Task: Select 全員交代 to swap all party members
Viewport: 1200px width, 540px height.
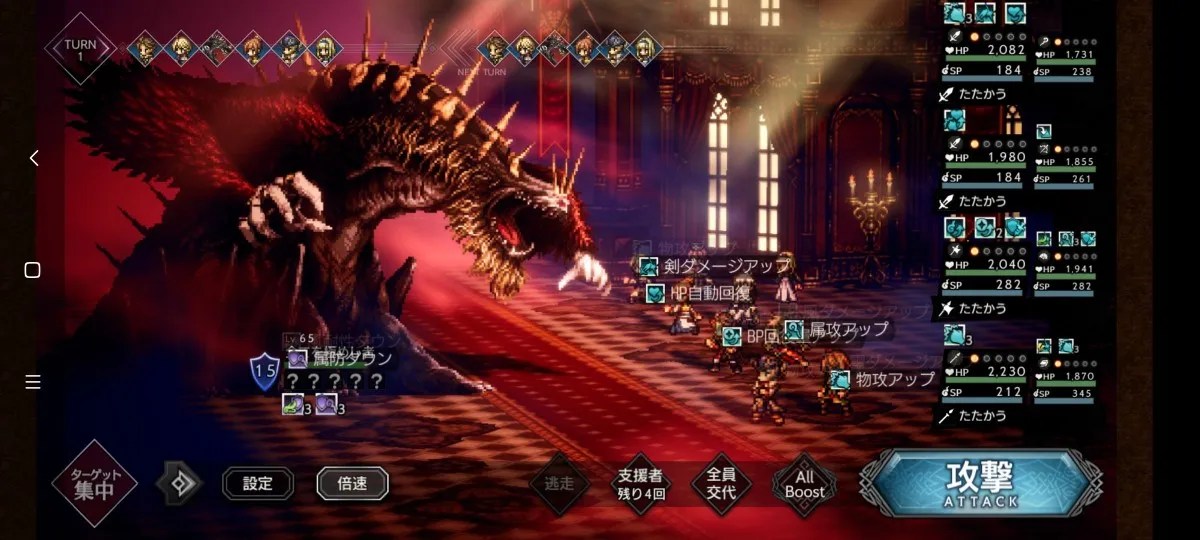Action: (721, 485)
